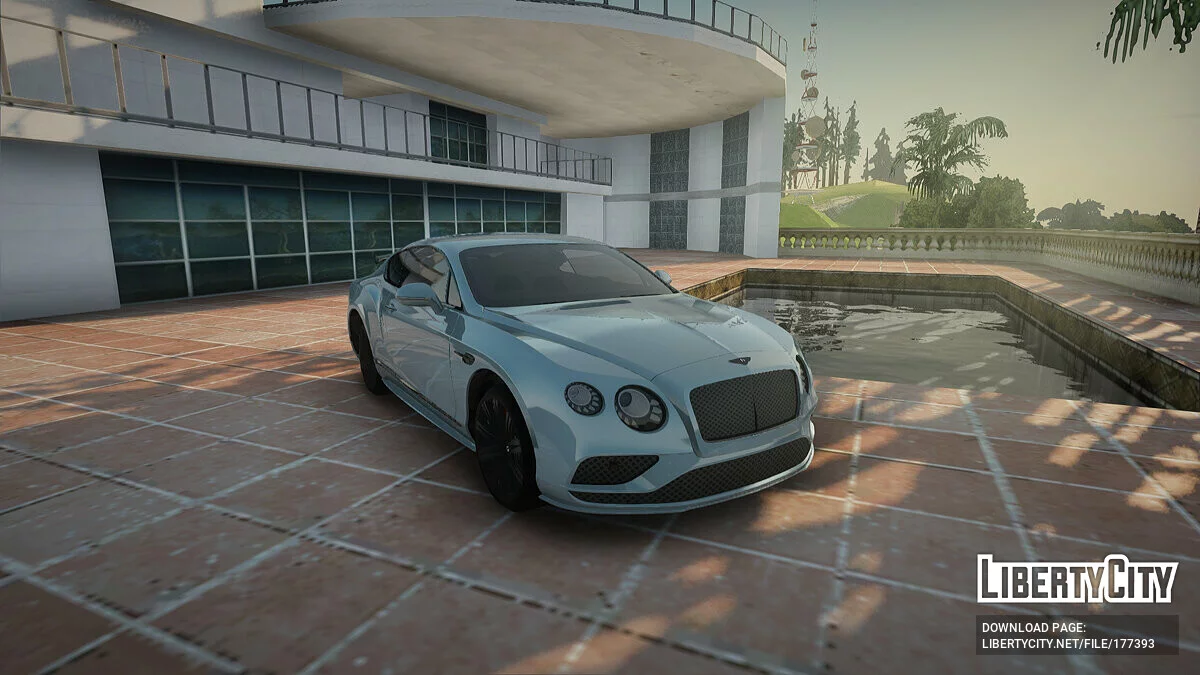
Task: Click the LibertyCity watermark logo
Action: (x=1077, y=579)
